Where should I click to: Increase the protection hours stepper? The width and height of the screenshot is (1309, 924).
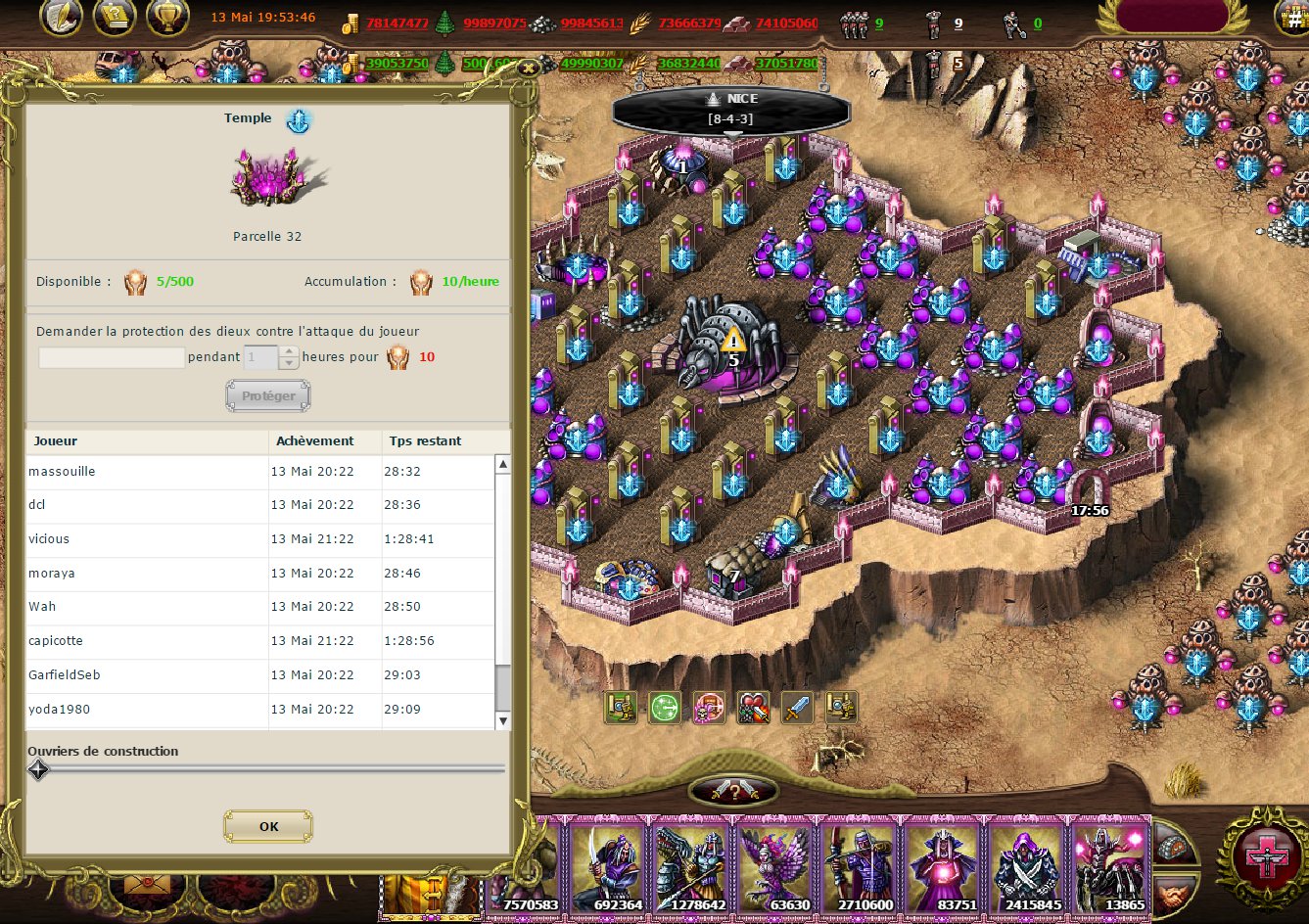289,351
